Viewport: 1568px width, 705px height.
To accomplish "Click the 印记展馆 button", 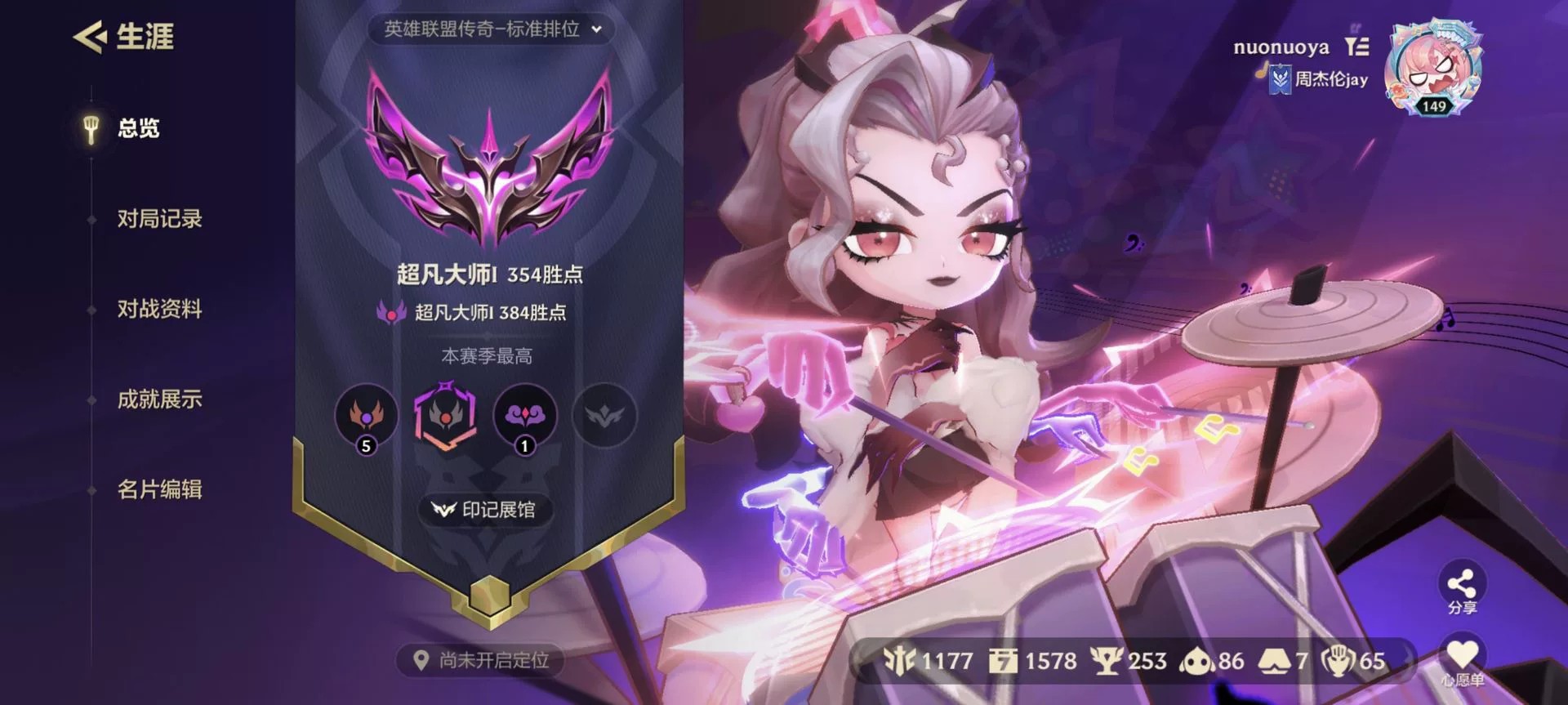I will 483,509.
